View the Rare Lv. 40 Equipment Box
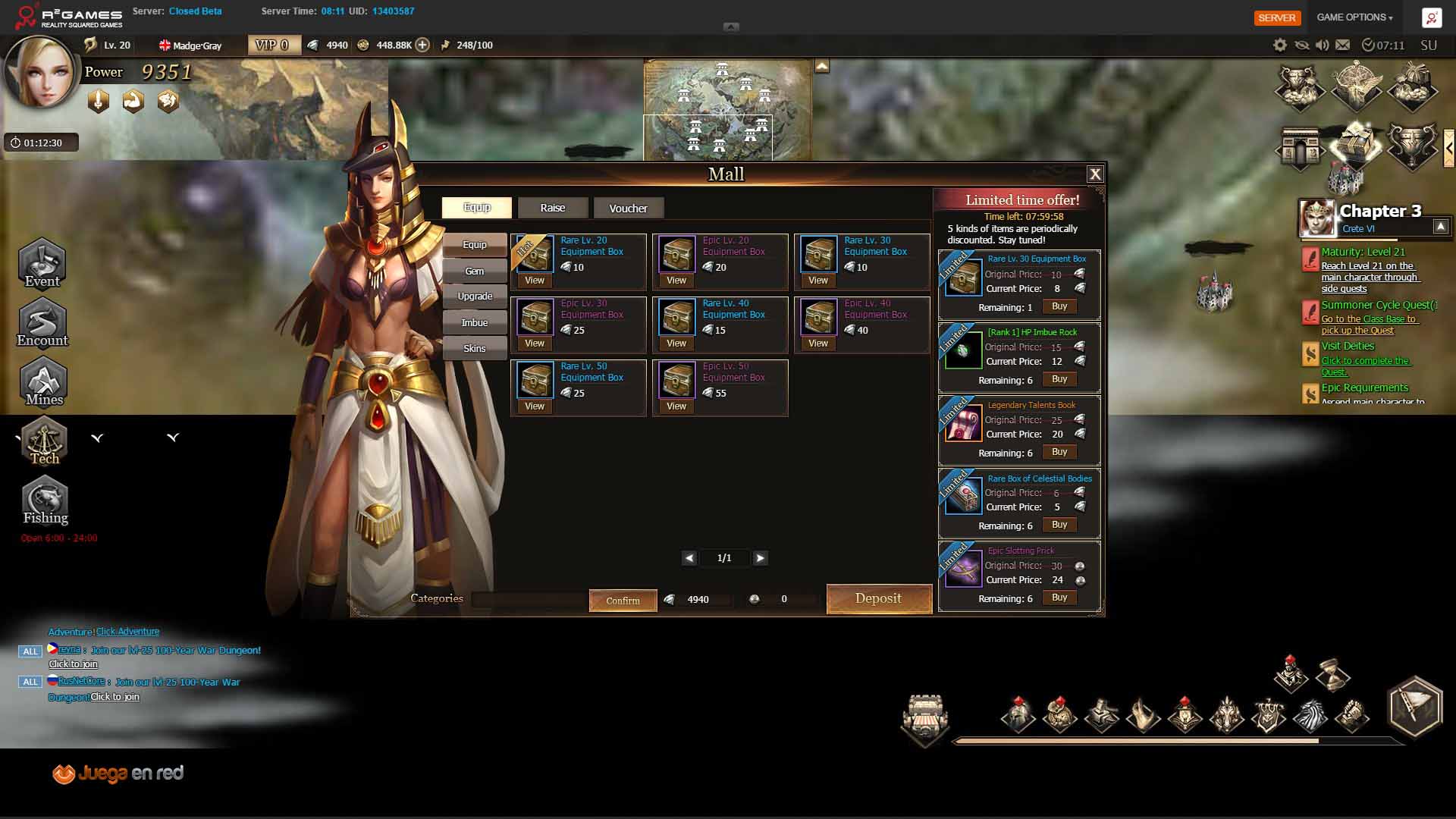The image size is (1456, 819). pyautogui.click(x=676, y=344)
